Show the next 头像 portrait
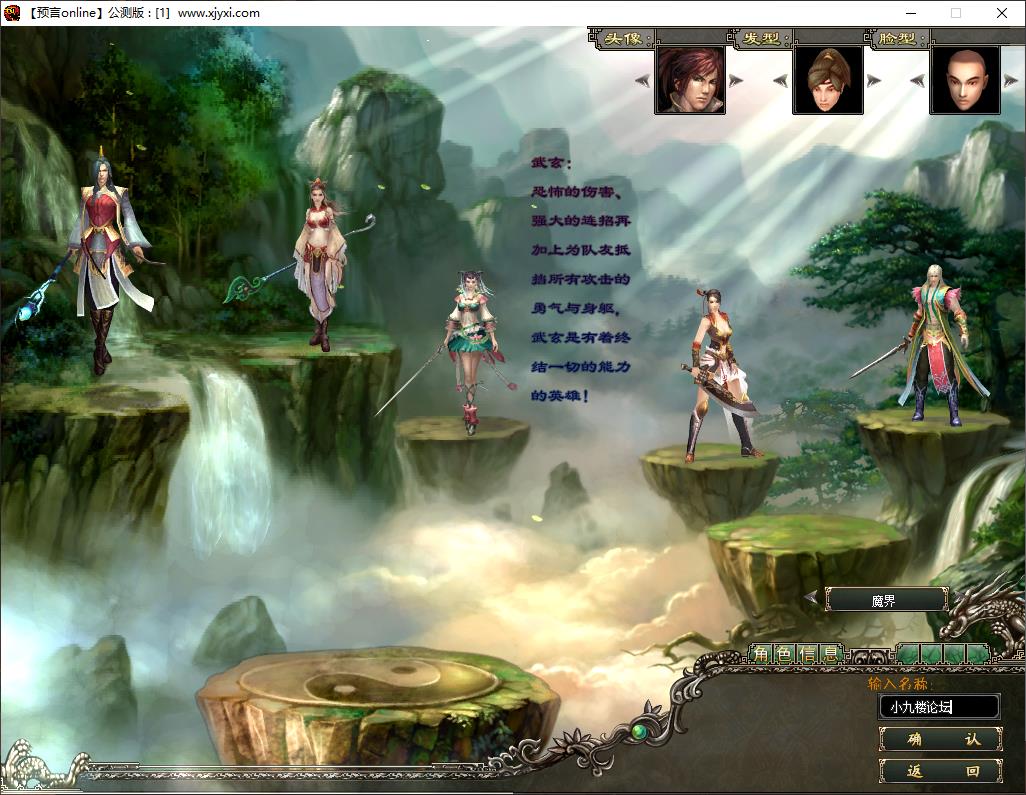The width and height of the screenshot is (1026, 795). (x=736, y=80)
